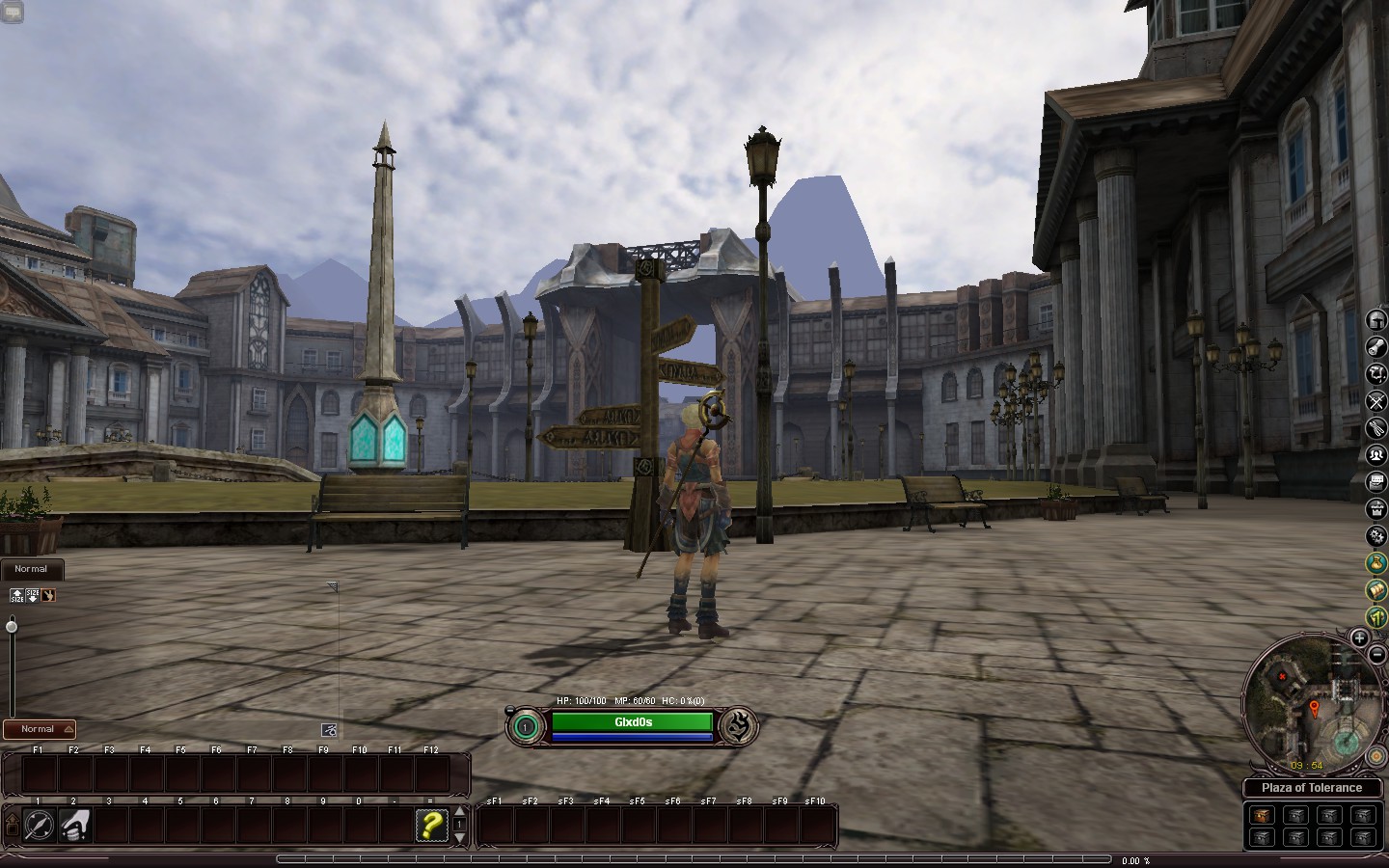Screen dimensions: 1389x868
Task: Select the attack skill in hotbar slot 1
Action: tap(38, 826)
